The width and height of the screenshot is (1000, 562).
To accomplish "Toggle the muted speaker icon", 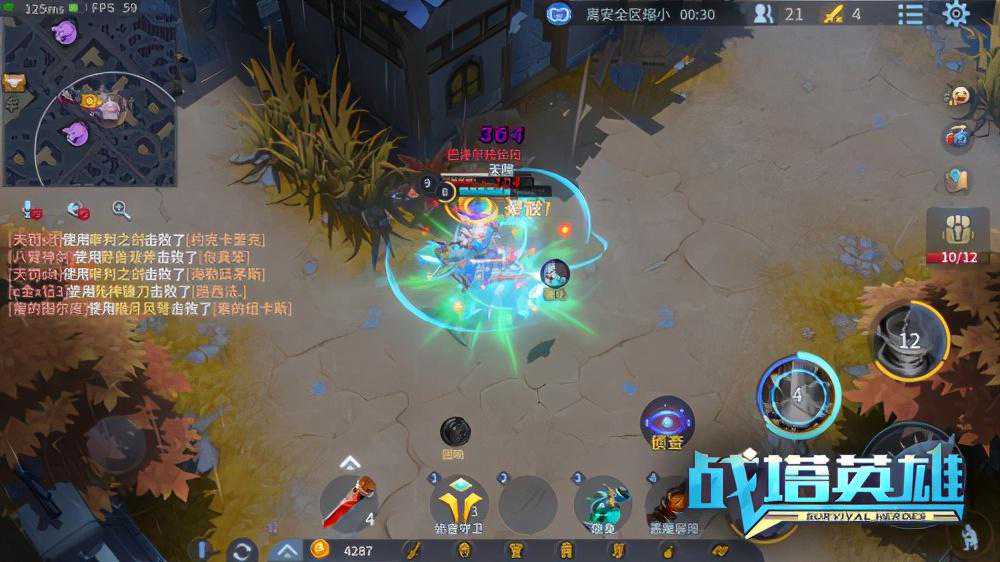I will coord(78,210).
